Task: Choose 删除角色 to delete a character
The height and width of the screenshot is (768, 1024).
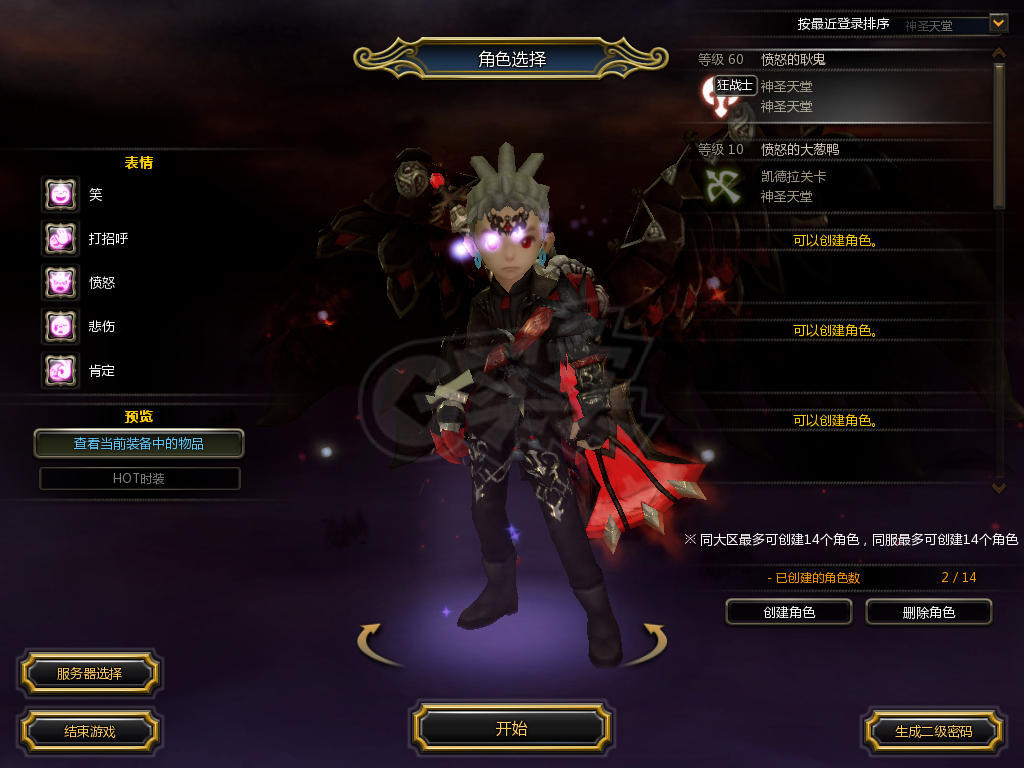Action: click(928, 612)
